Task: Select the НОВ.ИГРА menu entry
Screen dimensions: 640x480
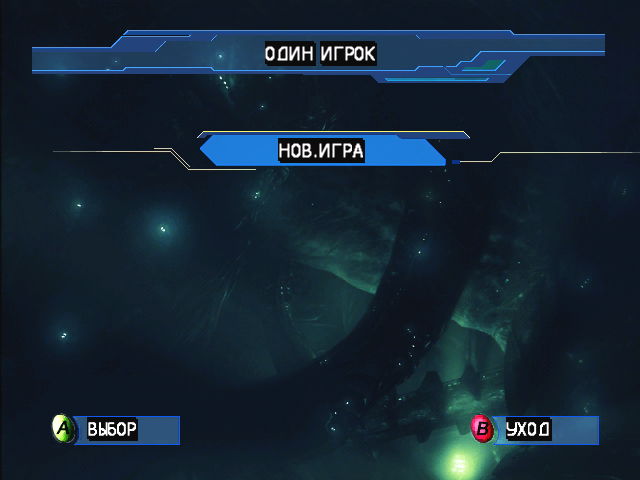Action: [x=321, y=151]
